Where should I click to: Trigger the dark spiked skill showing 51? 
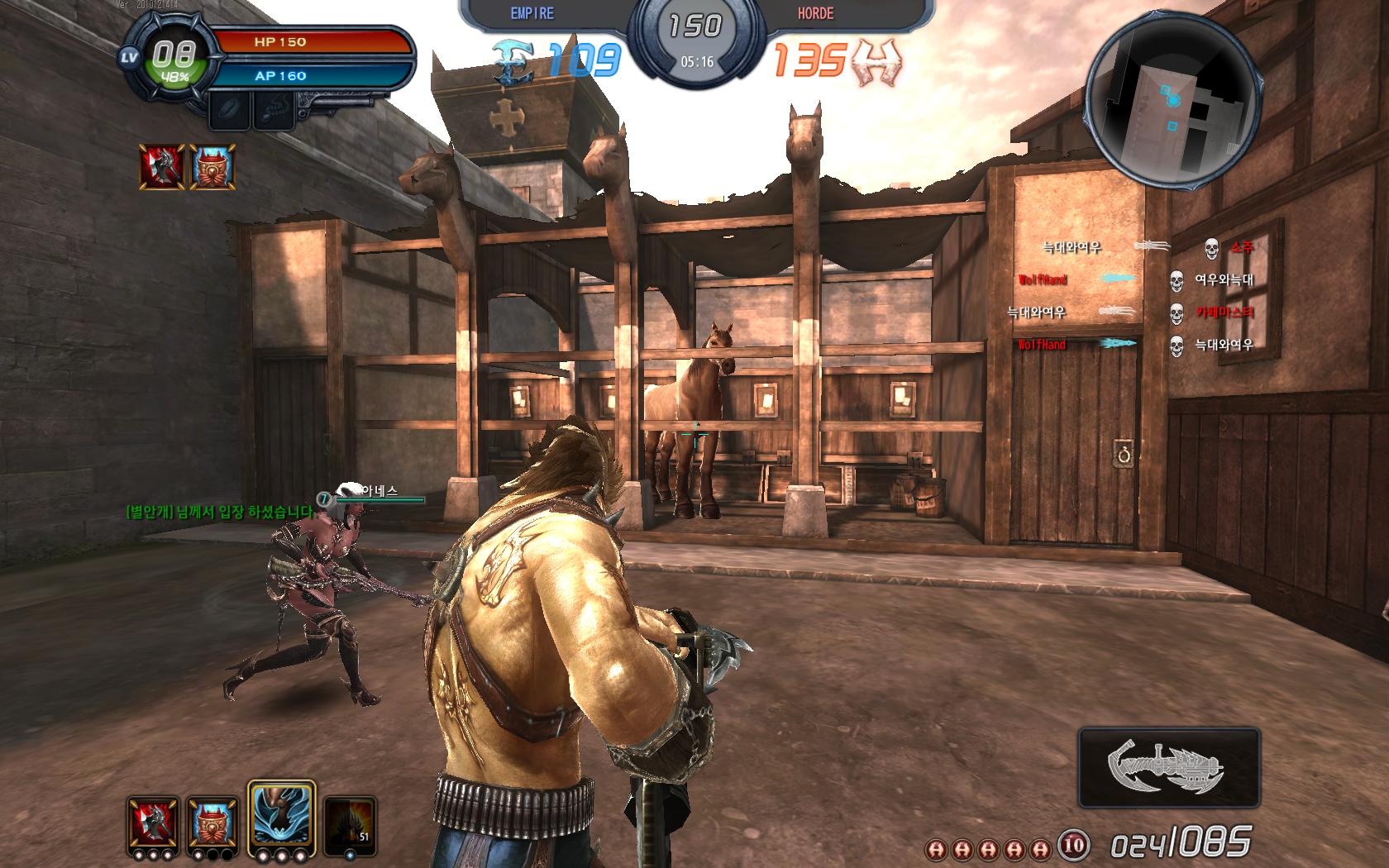(350, 823)
